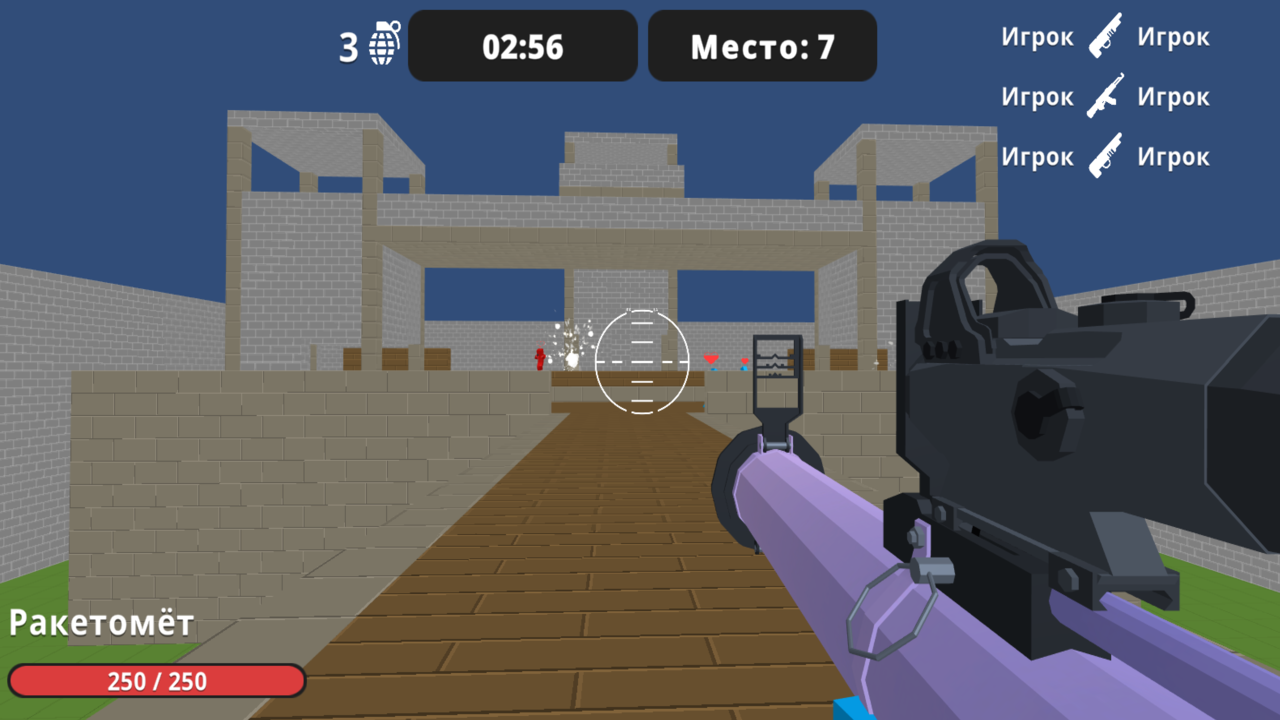The width and height of the screenshot is (1280, 720).
Task: Click the red health bar showing 250 / 250
Action: (x=155, y=681)
